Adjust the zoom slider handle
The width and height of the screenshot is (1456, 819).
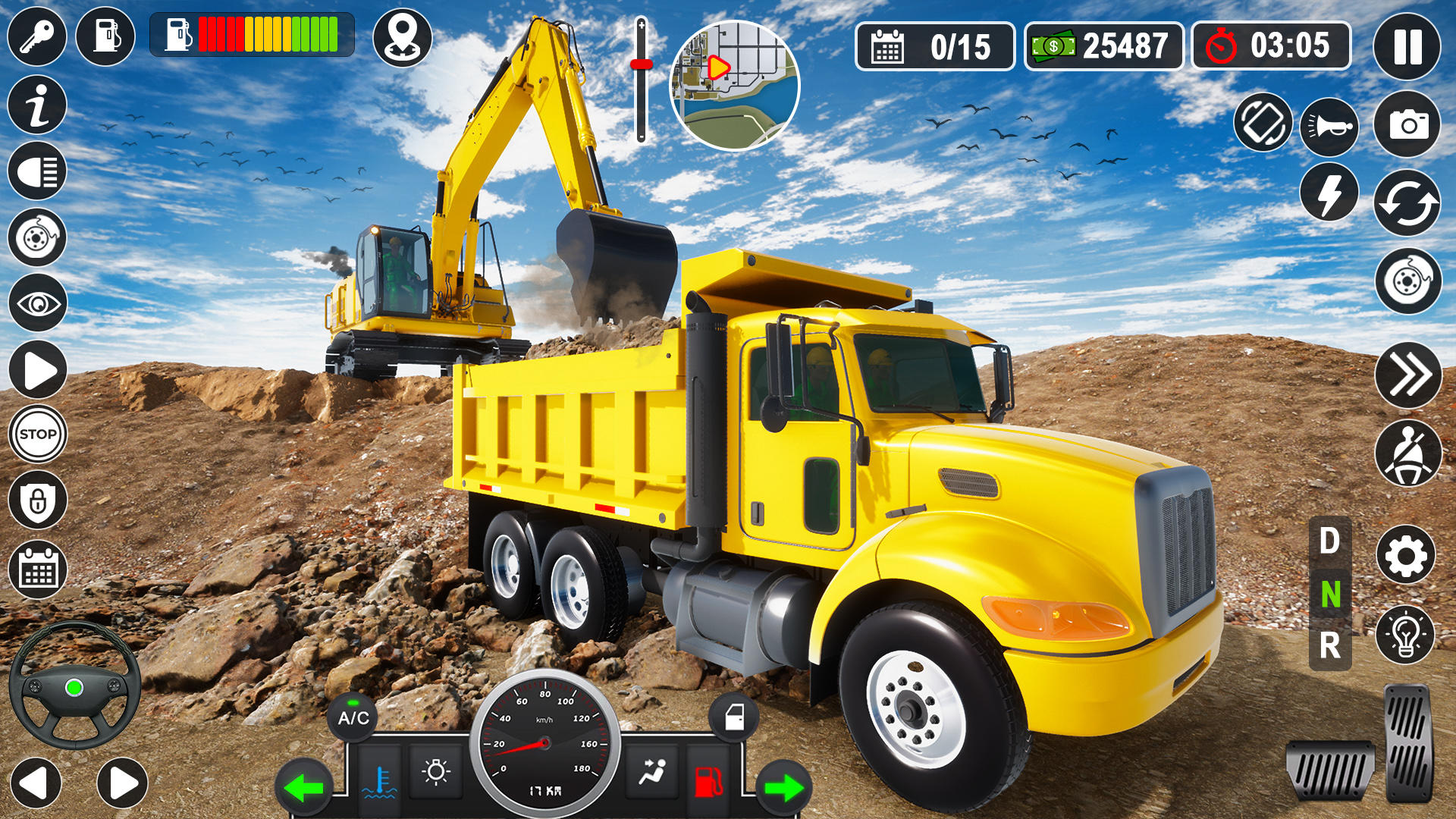click(641, 64)
